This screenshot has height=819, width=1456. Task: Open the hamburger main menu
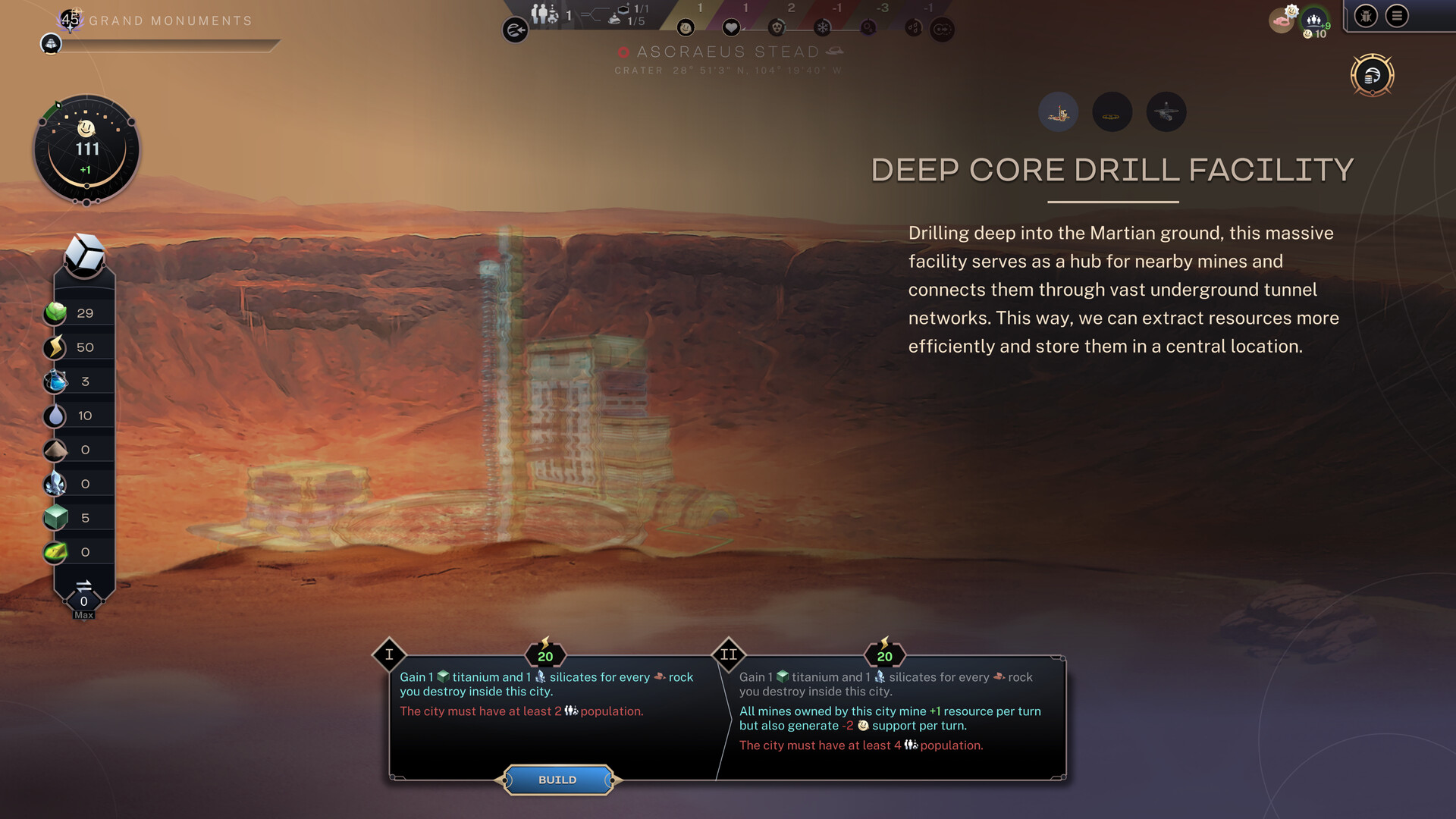point(1397,16)
